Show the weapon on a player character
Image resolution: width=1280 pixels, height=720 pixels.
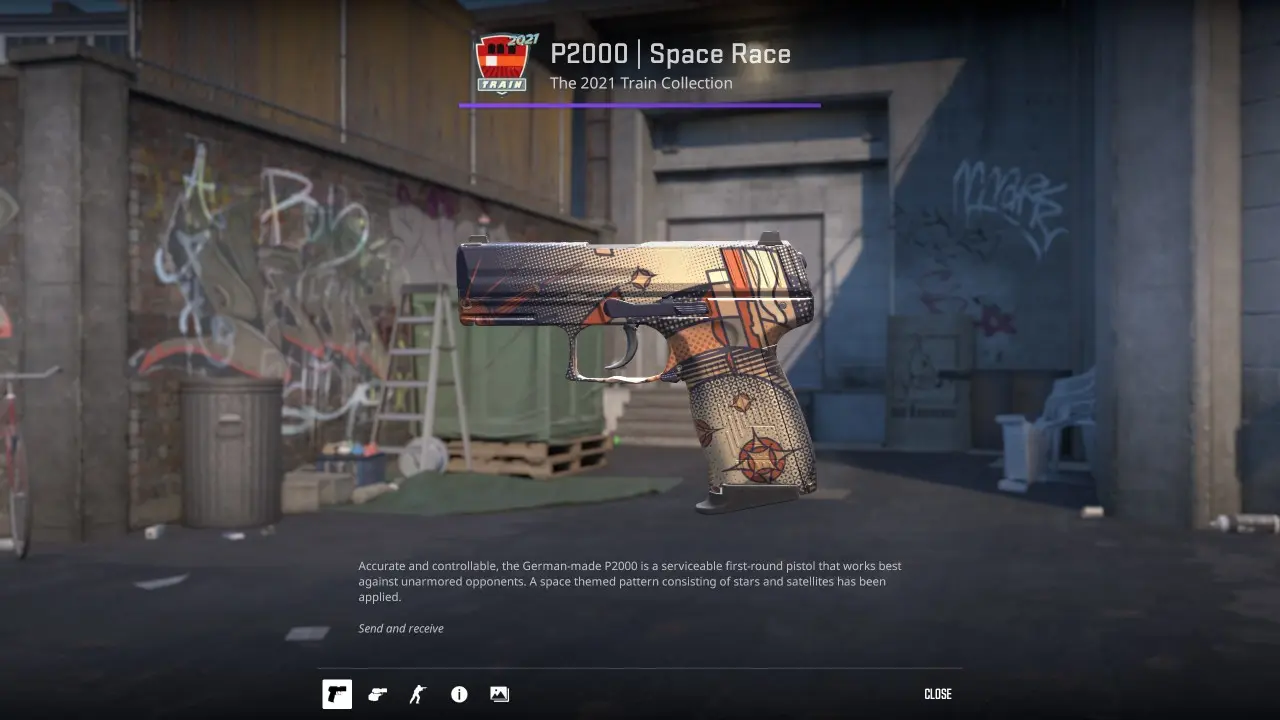tap(418, 694)
